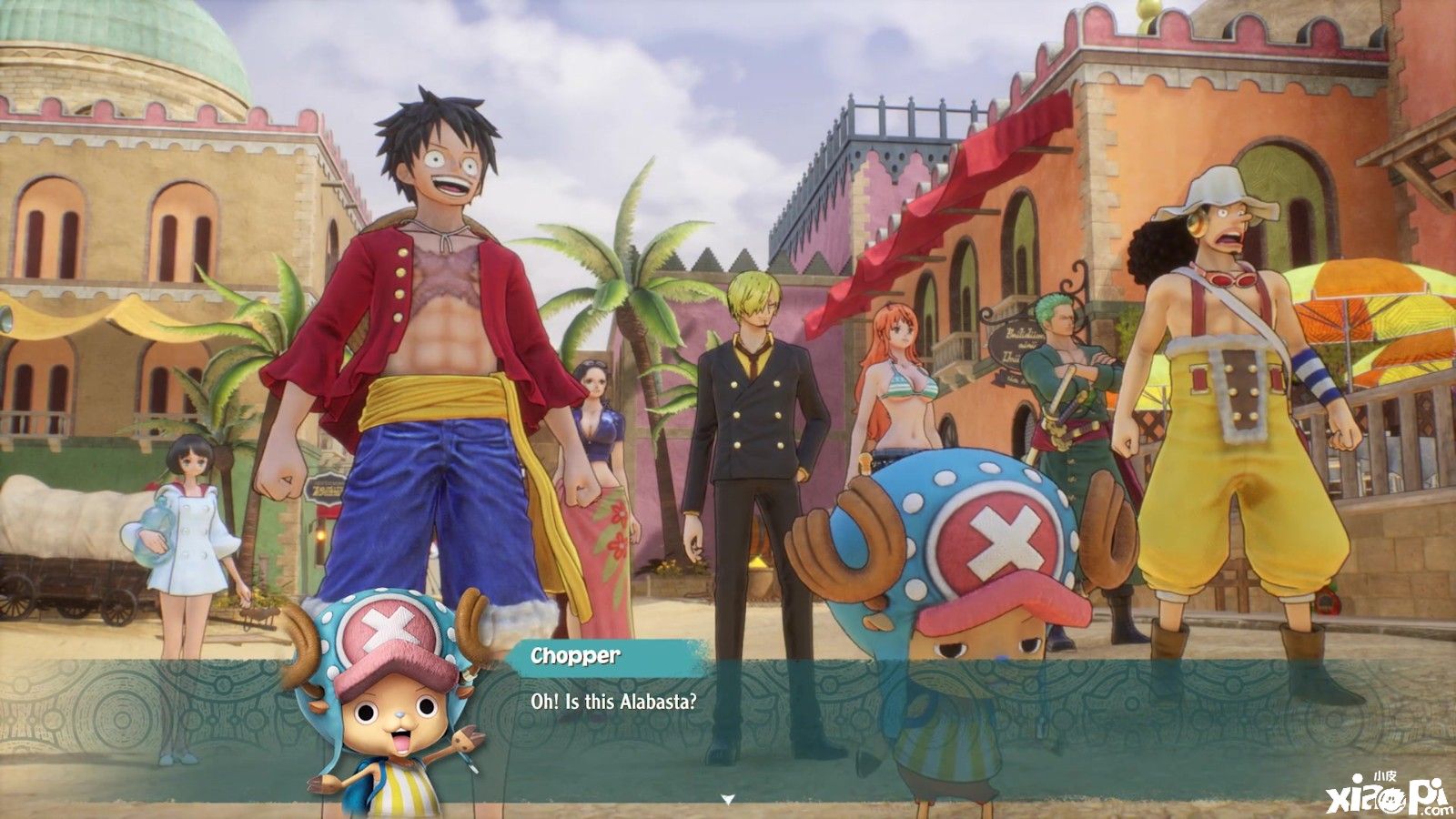This screenshot has height=819, width=1456.
Task: Advance dialogue with the small down arrow
Action: tap(727, 799)
